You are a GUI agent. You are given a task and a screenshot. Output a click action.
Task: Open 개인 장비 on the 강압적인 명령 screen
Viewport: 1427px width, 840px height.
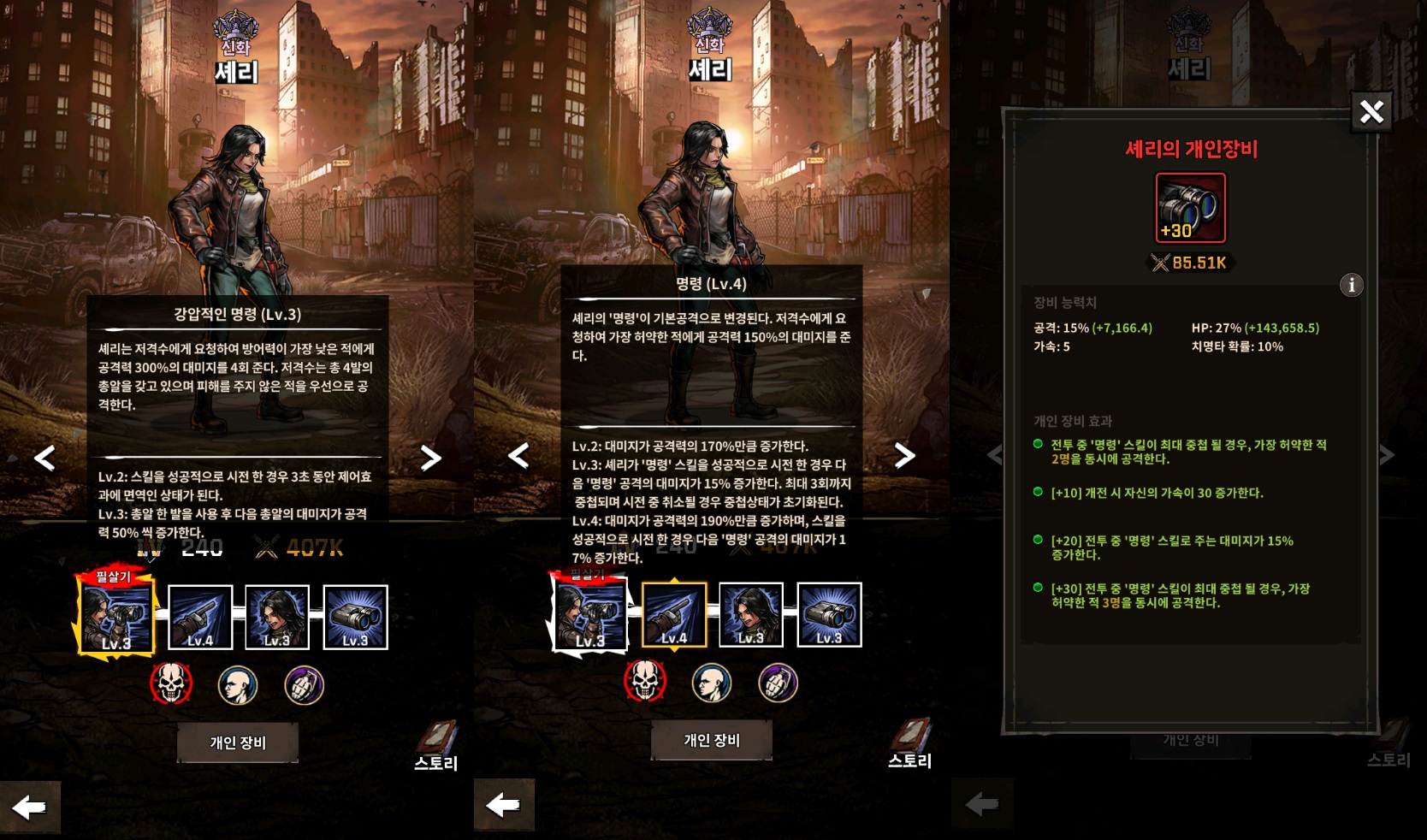[238, 742]
